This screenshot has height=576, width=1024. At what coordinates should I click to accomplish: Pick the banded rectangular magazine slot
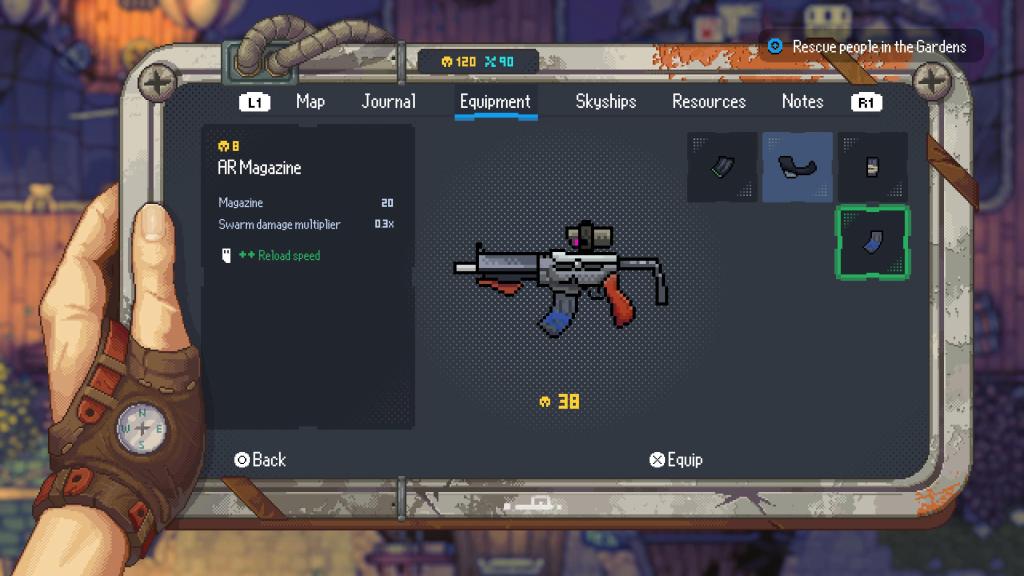pos(872,167)
